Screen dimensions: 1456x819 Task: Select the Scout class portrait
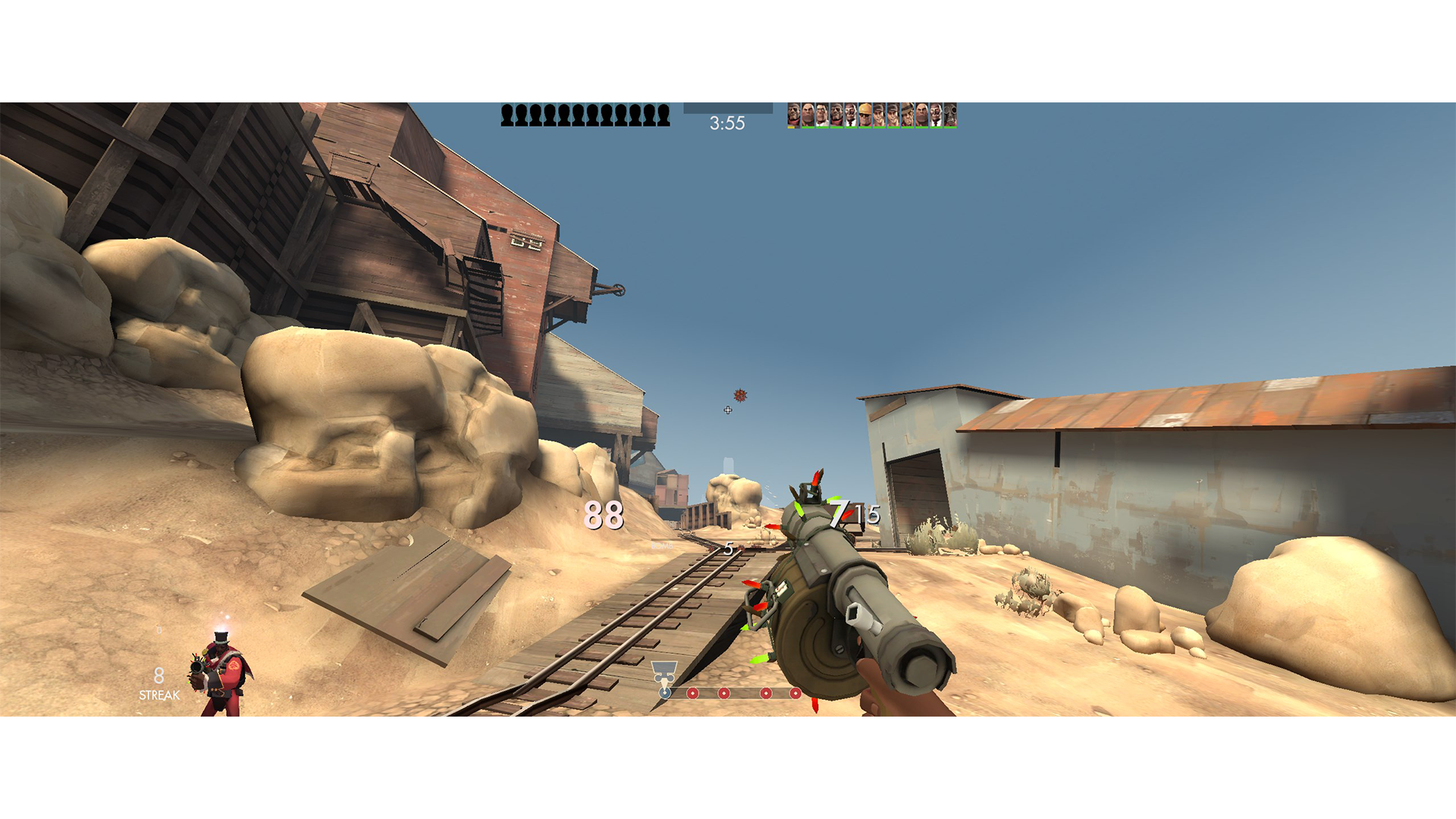coord(879,115)
